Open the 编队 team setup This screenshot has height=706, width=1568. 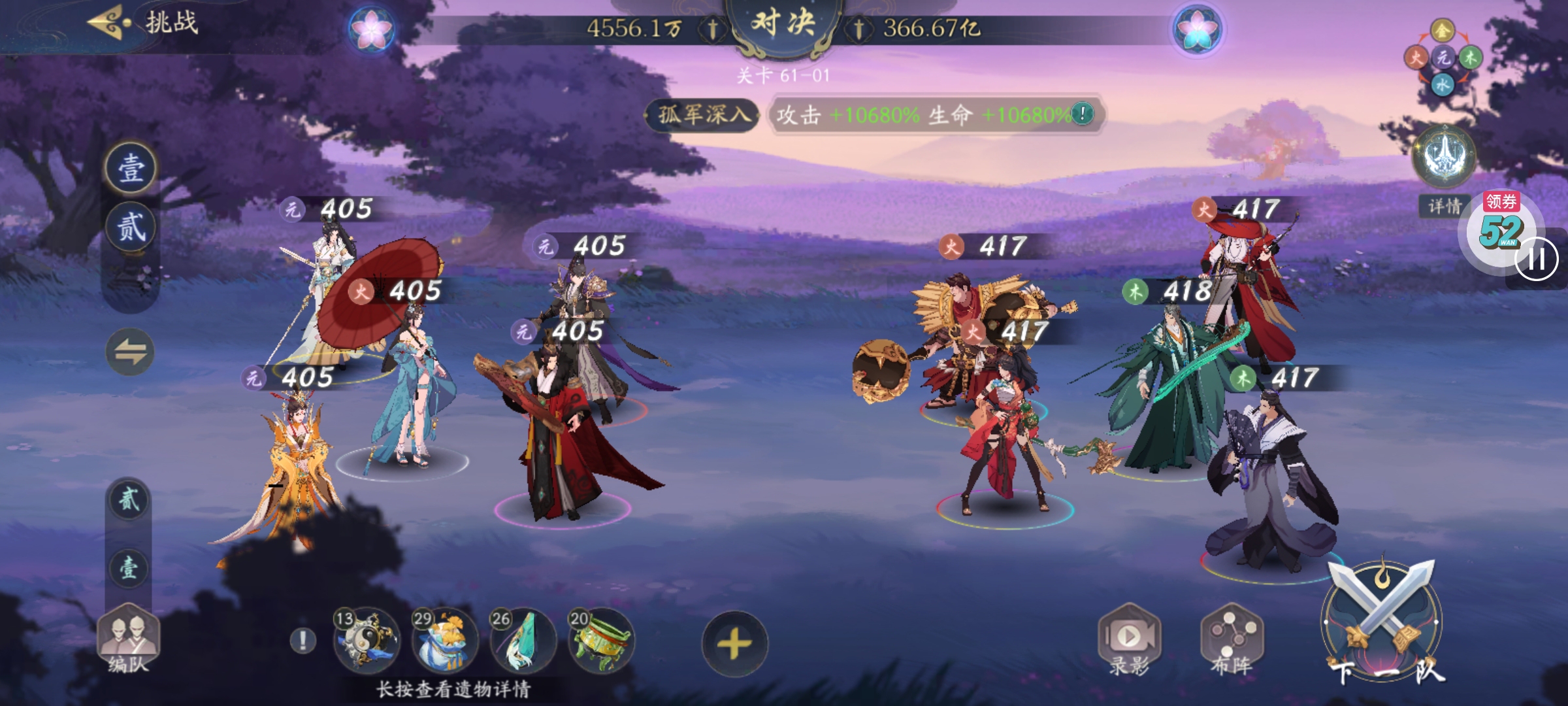click(x=128, y=641)
